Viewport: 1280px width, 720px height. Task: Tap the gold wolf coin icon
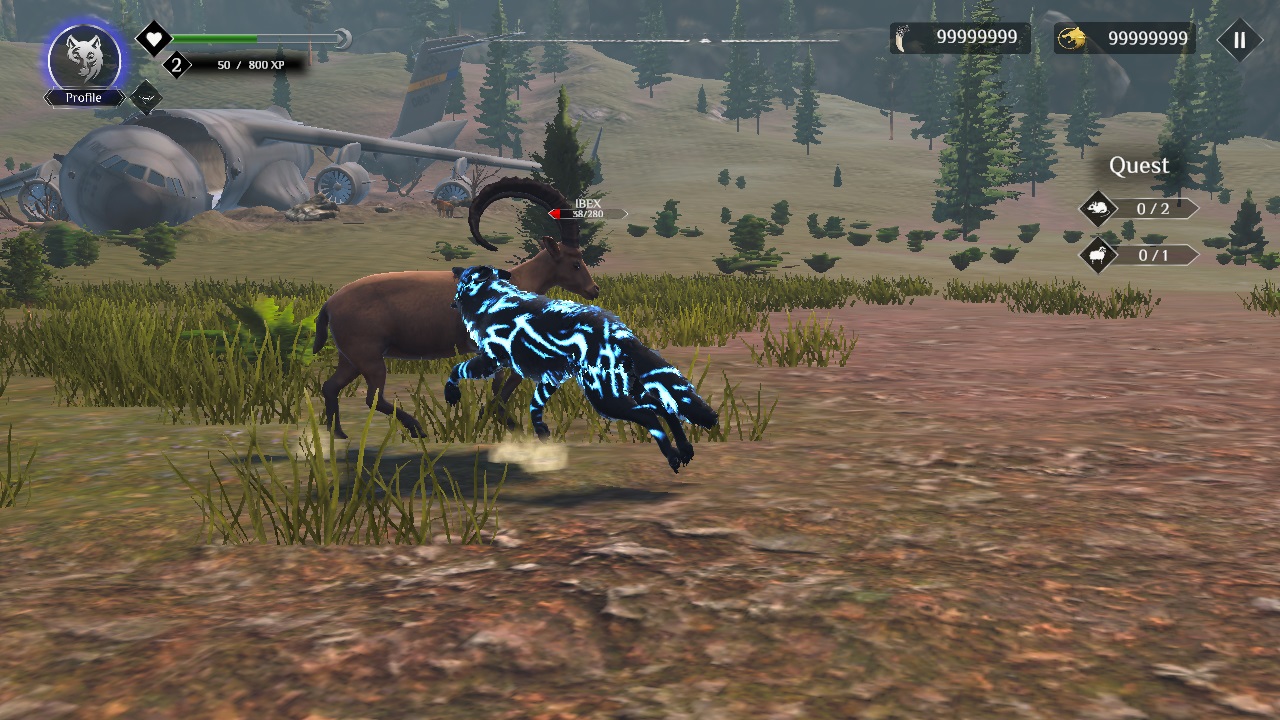1072,38
